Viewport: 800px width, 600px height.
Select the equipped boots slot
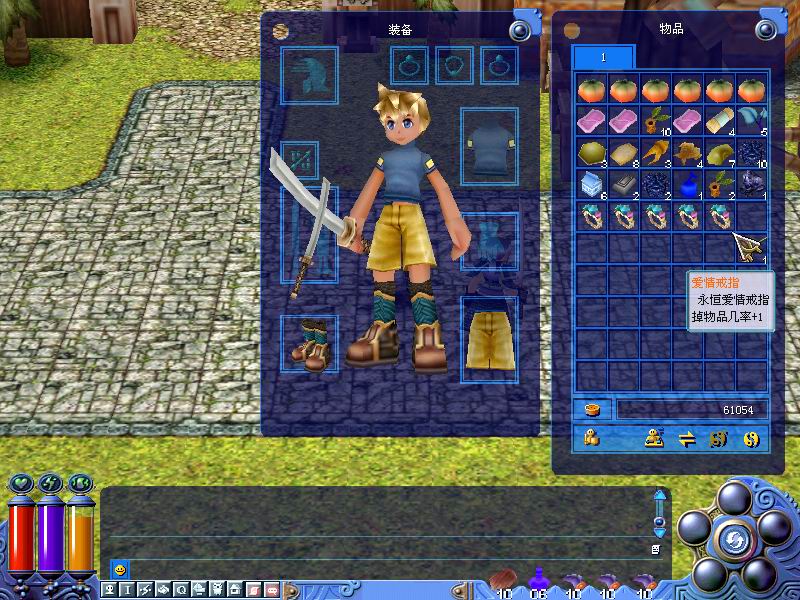(x=309, y=344)
